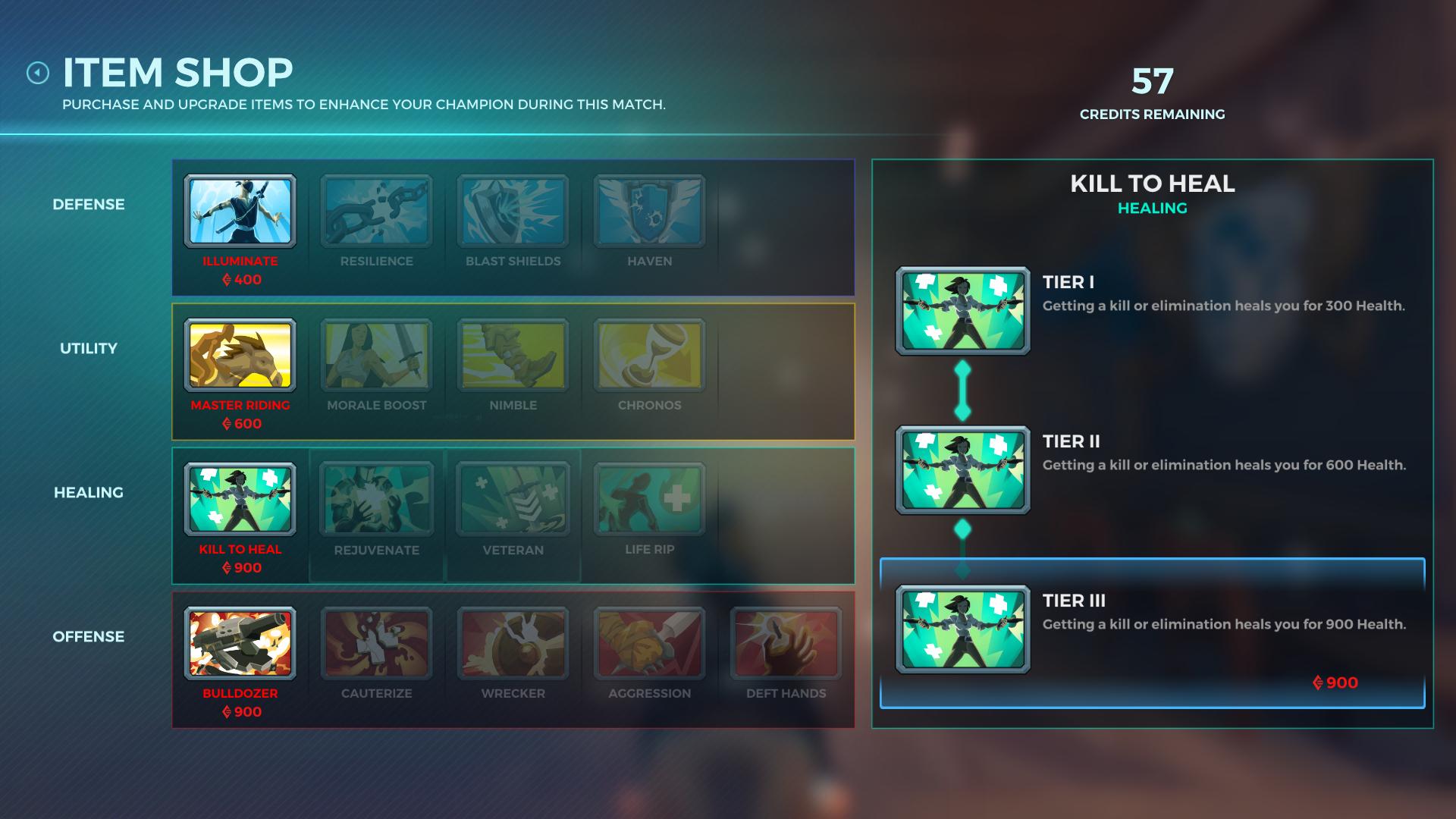Select the Life Rip item

click(649, 500)
